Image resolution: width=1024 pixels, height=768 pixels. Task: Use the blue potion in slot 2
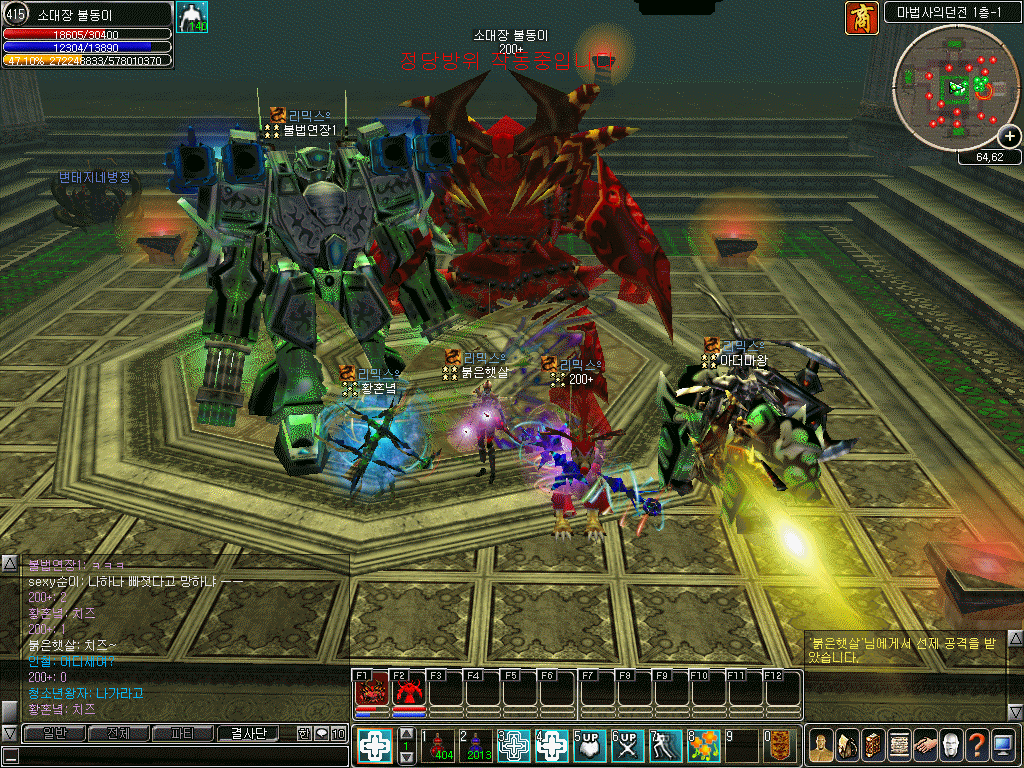pyautogui.click(x=478, y=745)
